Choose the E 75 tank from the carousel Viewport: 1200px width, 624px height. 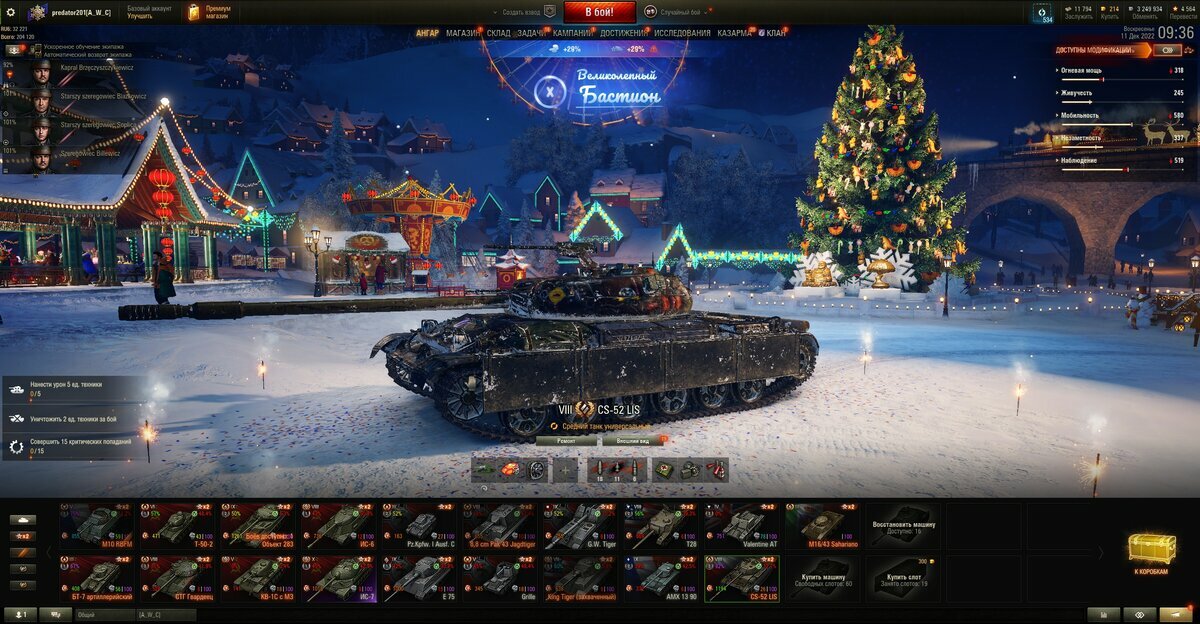pyautogui.click(x=420, y=578)
